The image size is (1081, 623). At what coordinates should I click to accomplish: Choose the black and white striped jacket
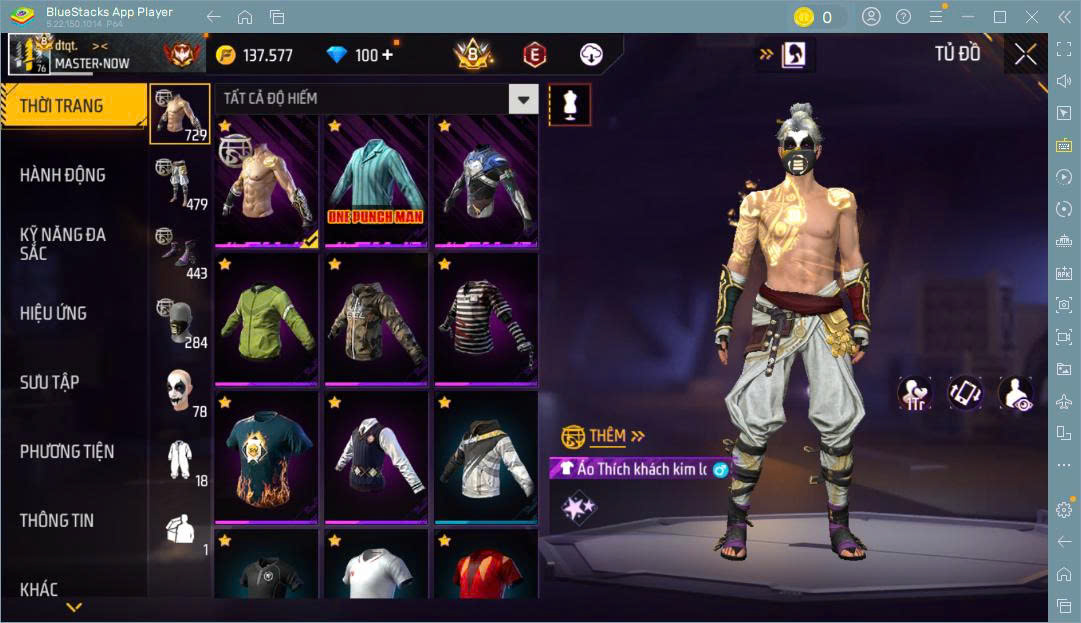pos(484,319)
